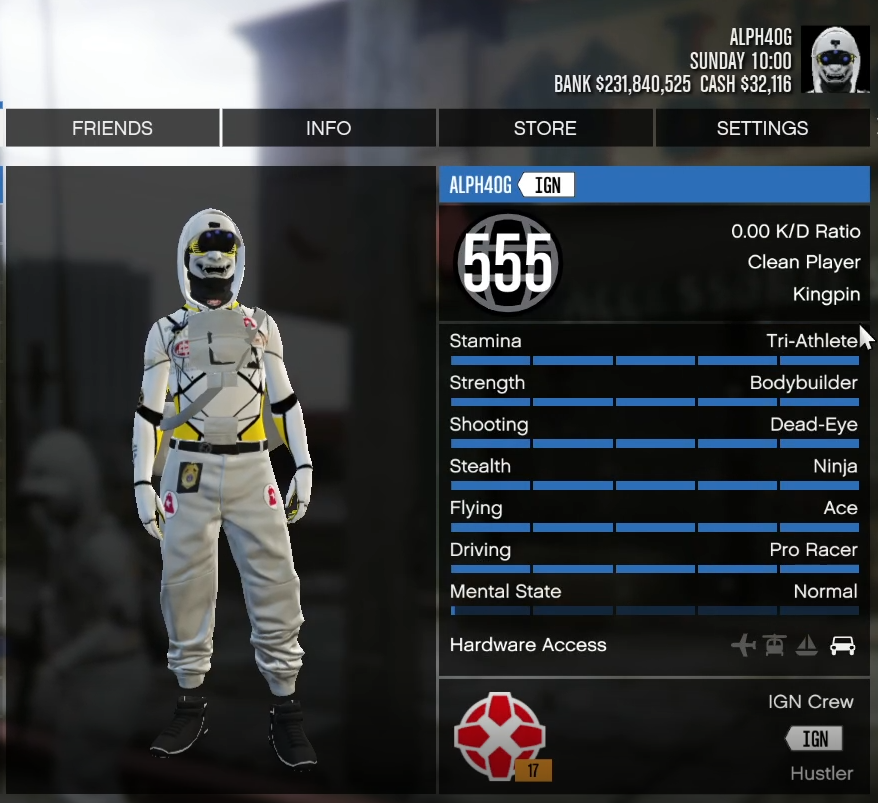Go to the Settings tab

coord(762,128)
